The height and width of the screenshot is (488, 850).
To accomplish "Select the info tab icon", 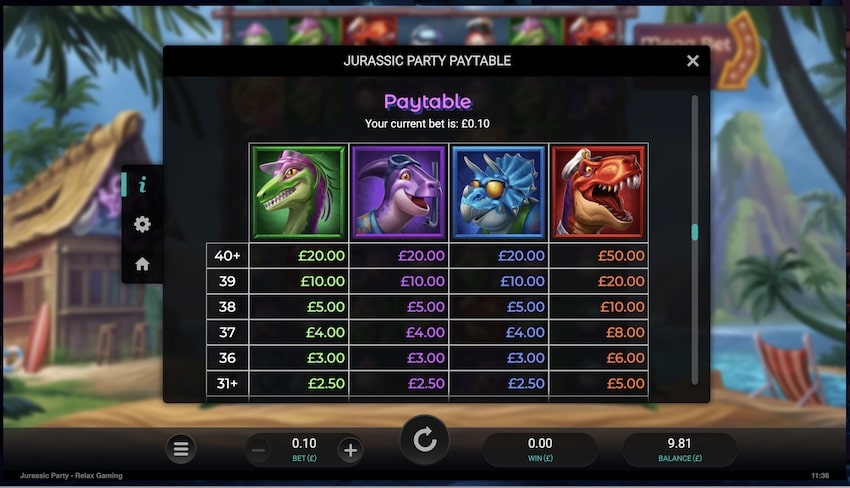I will pyautogui.click(x=142, y=184).
